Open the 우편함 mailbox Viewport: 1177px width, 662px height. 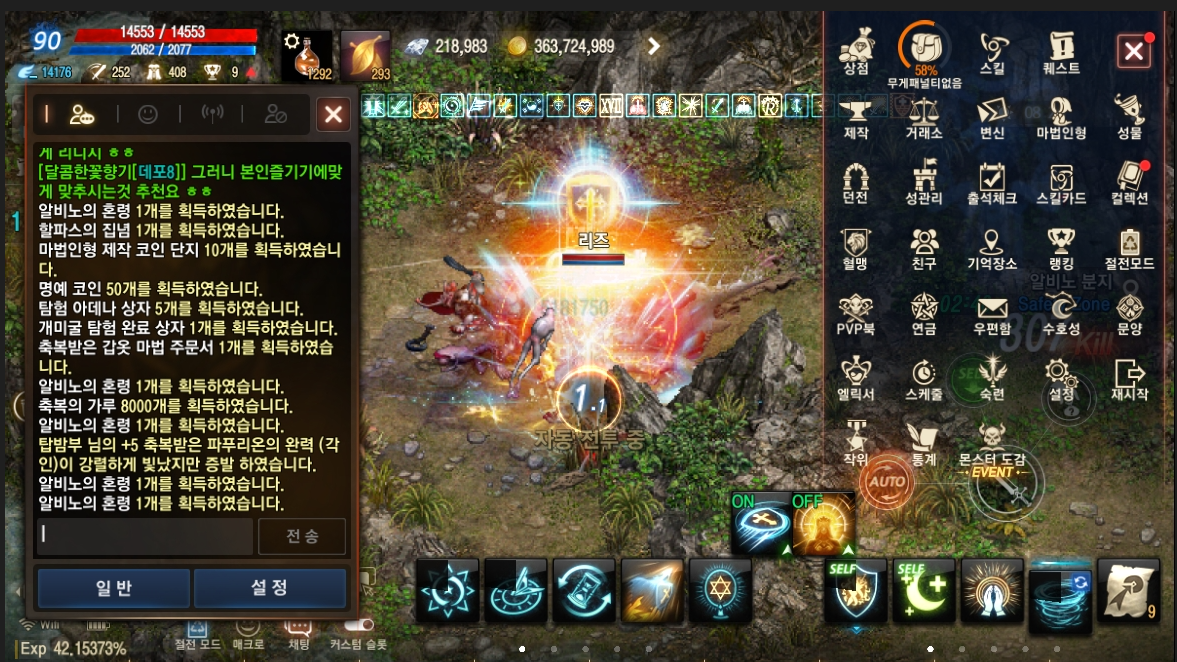(992, 311)
